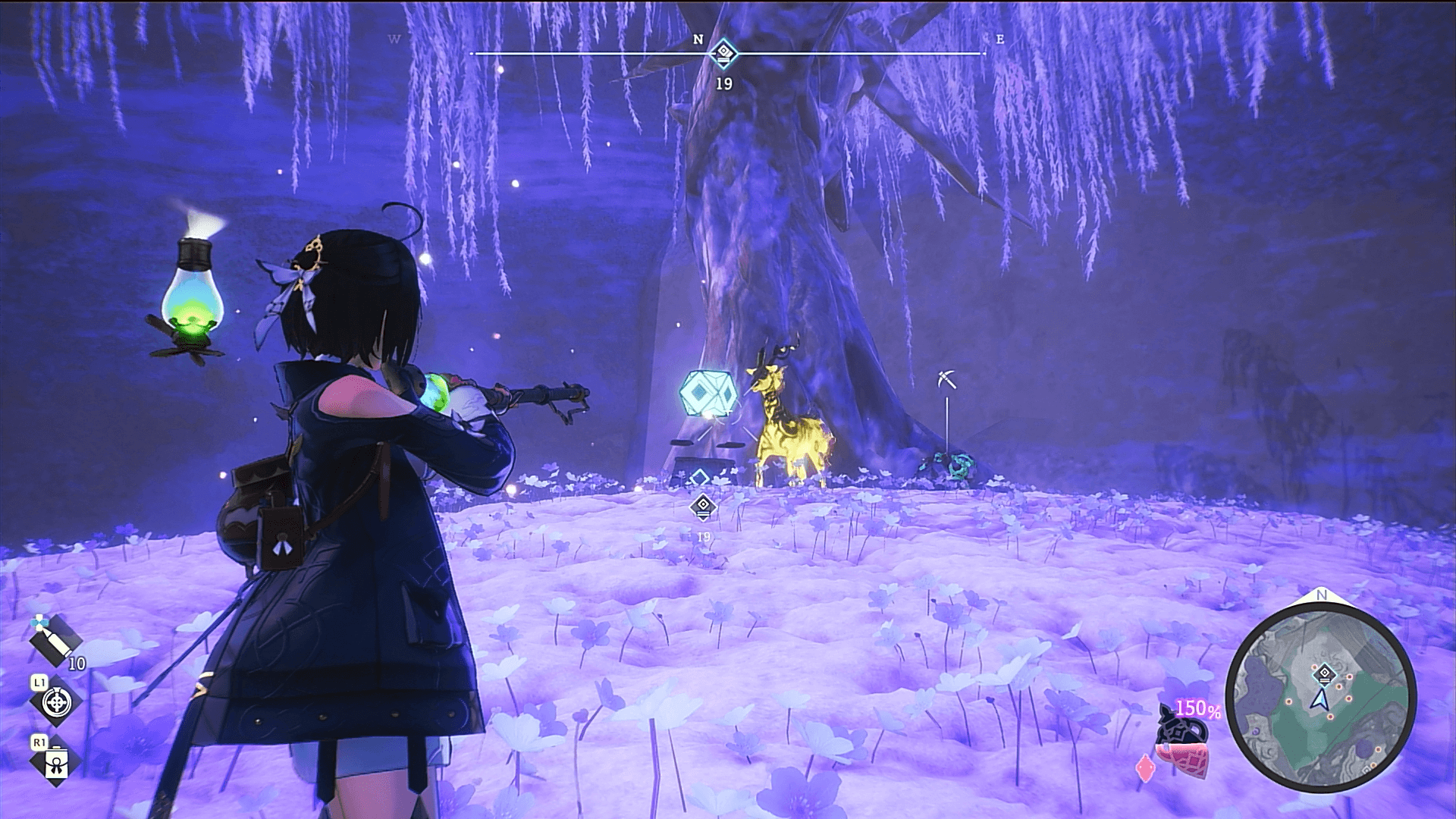
Task: Open the item pouch icon
Action: (56, 763)
